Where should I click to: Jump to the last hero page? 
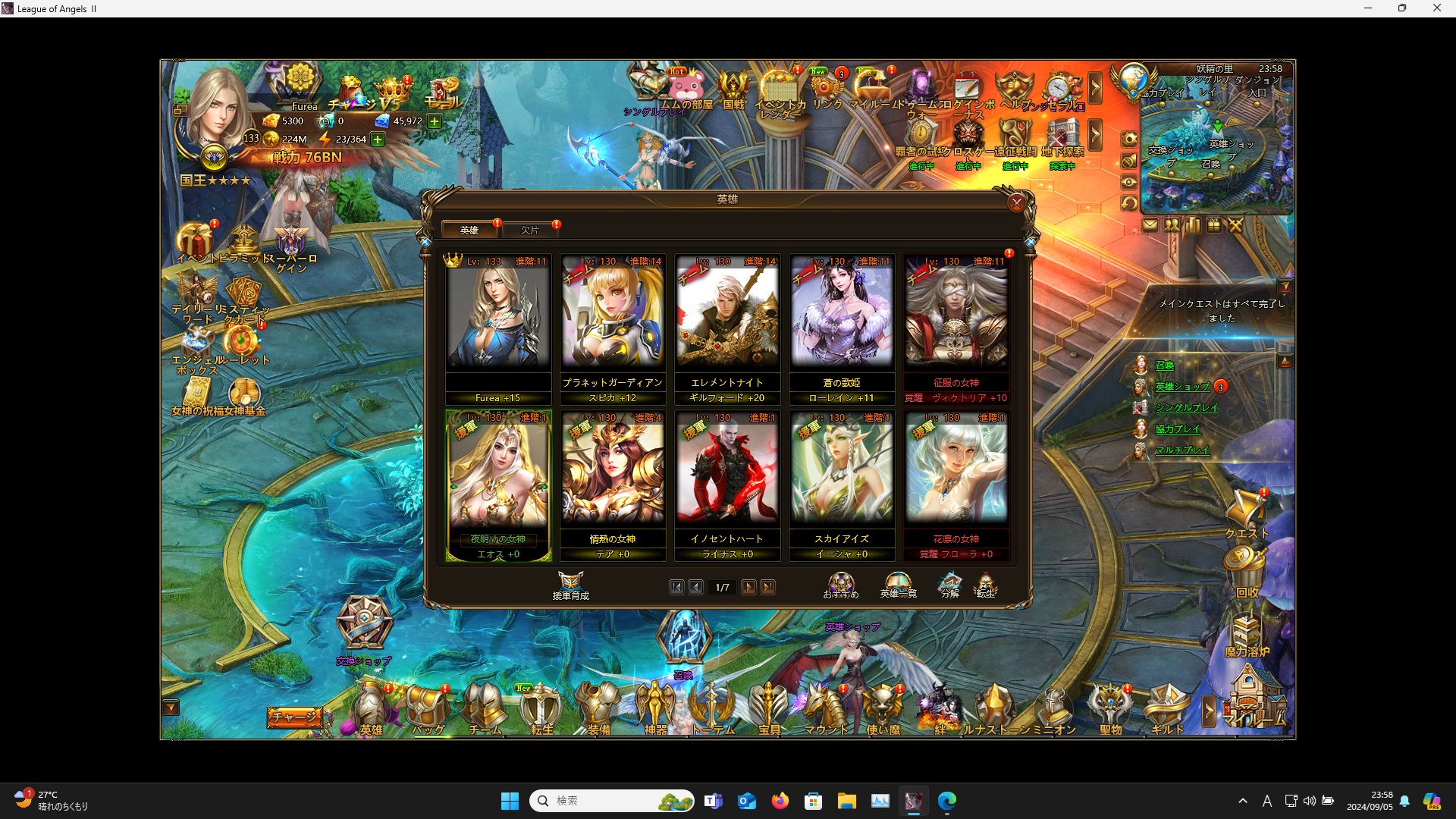[x=767, y=587]
